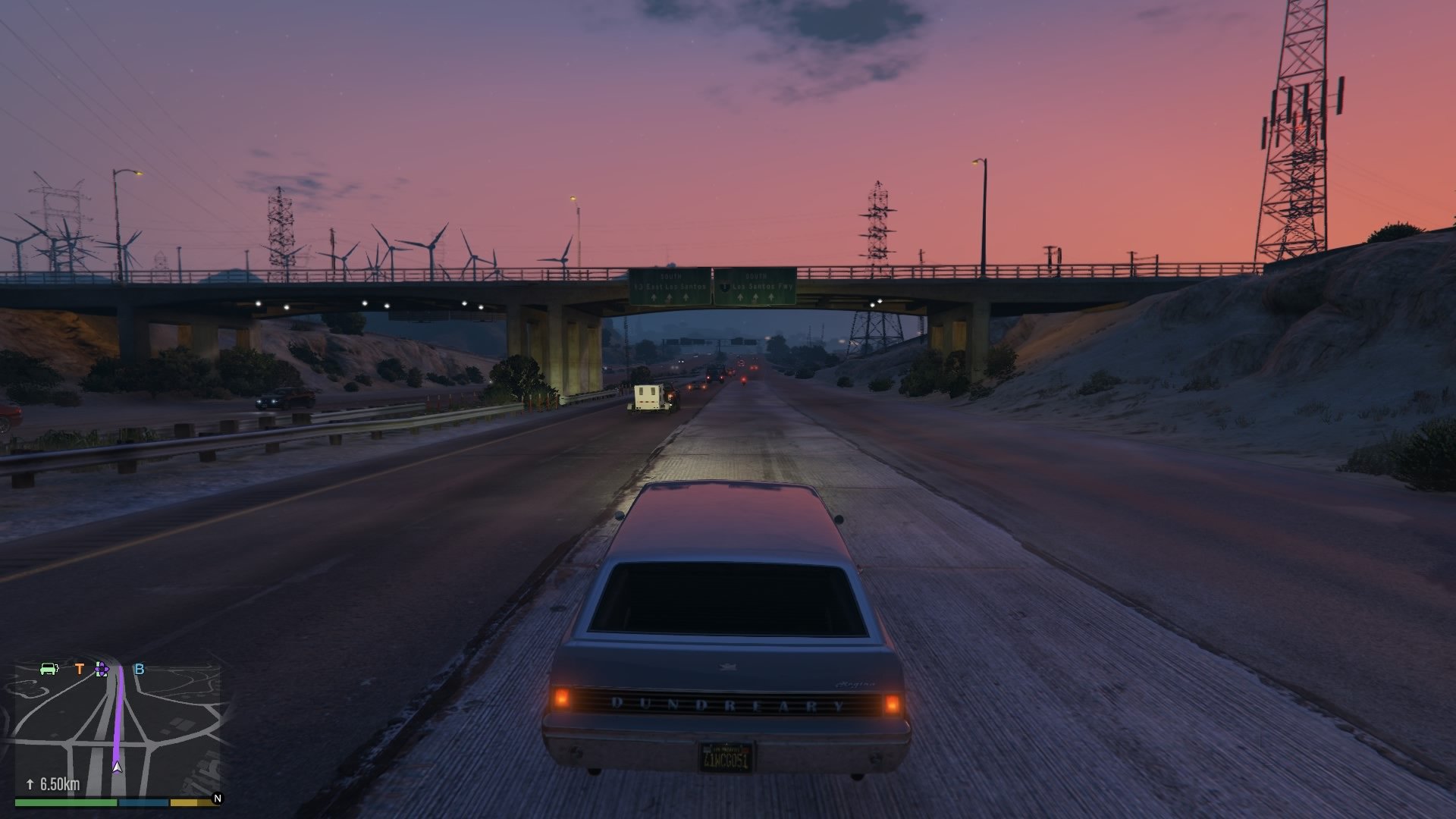Click the 6.50km distance readout

(x=59, y=783)
